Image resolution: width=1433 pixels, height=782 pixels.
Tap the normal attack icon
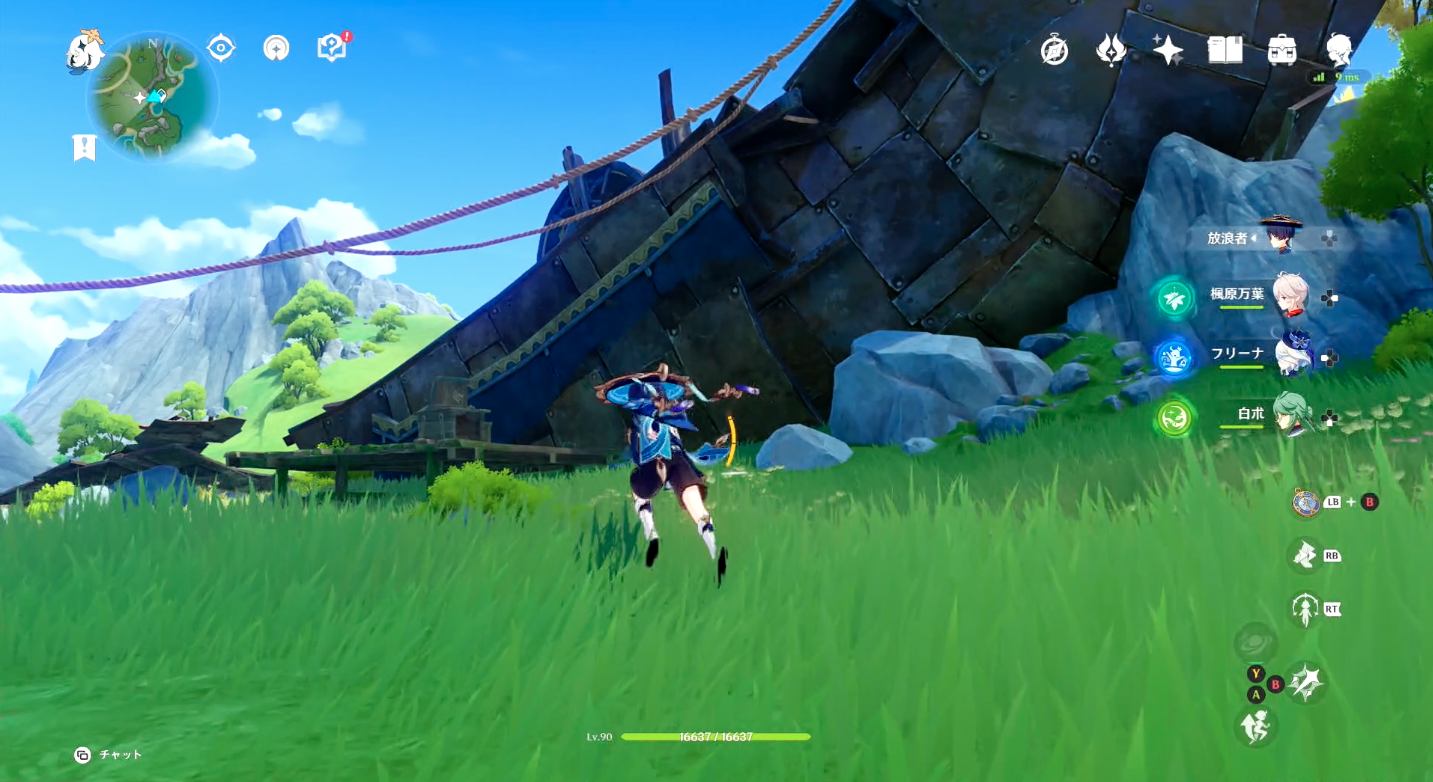1306,683
